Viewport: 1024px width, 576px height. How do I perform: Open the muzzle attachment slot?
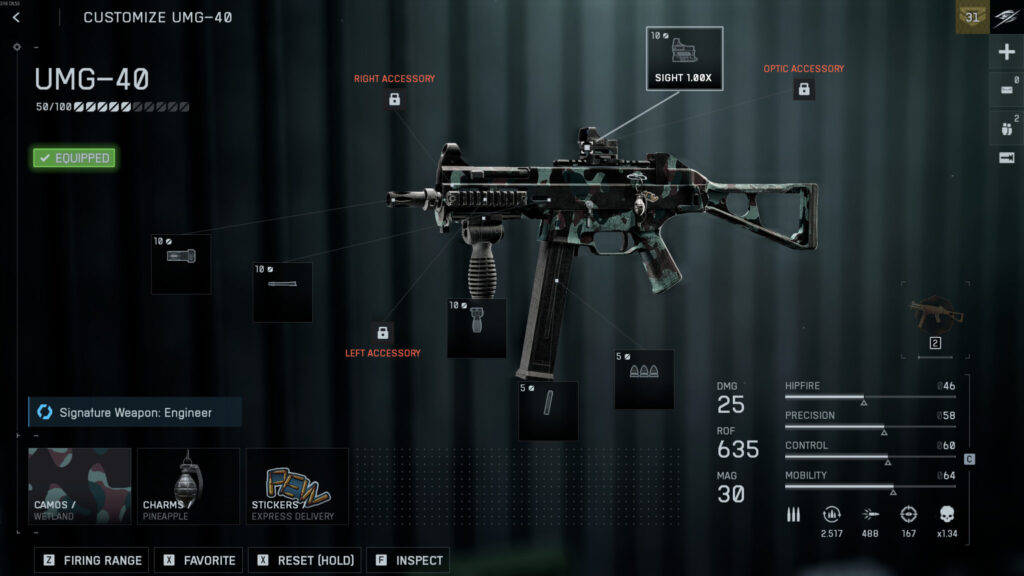(181, 264)
